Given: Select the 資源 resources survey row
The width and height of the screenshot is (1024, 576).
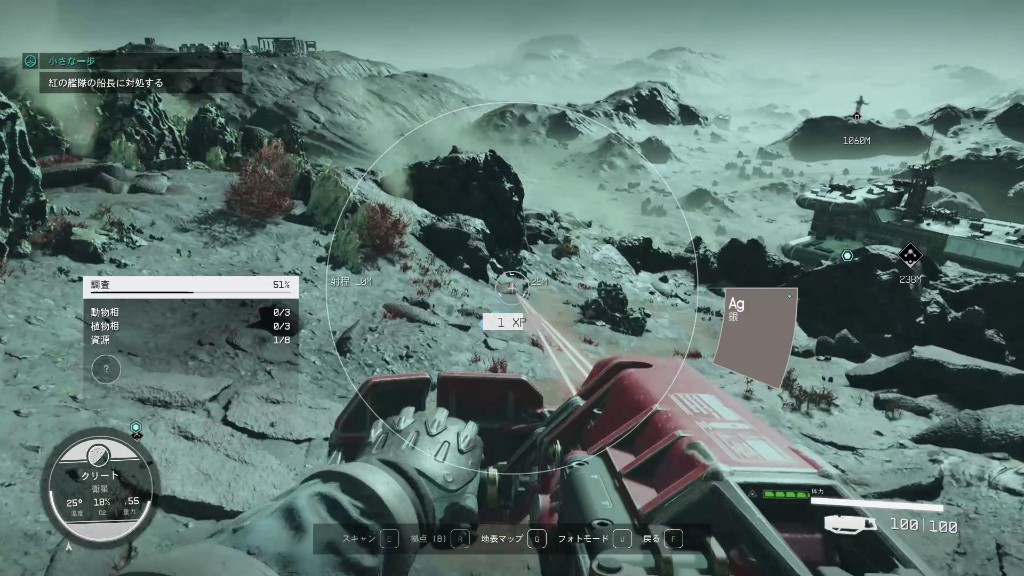Looking at the screenshot, I should [190, 340].
